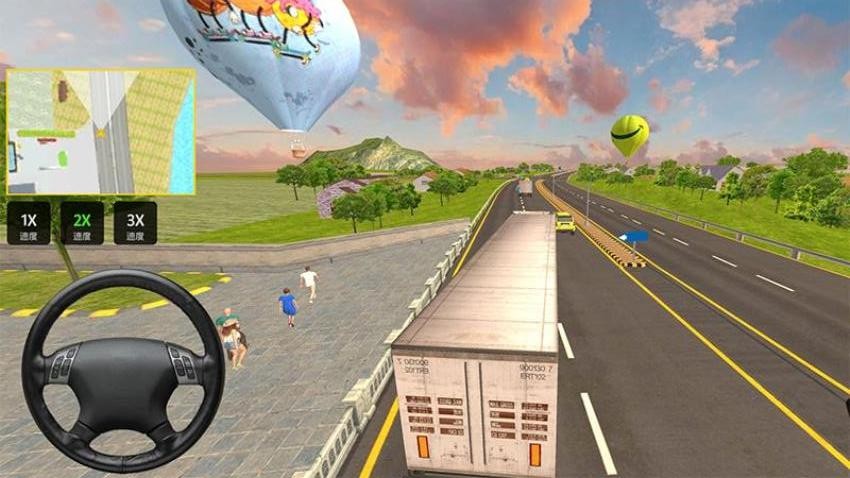Choose the 2X speed option
This screenshot has height=478, width=850.
81,223
